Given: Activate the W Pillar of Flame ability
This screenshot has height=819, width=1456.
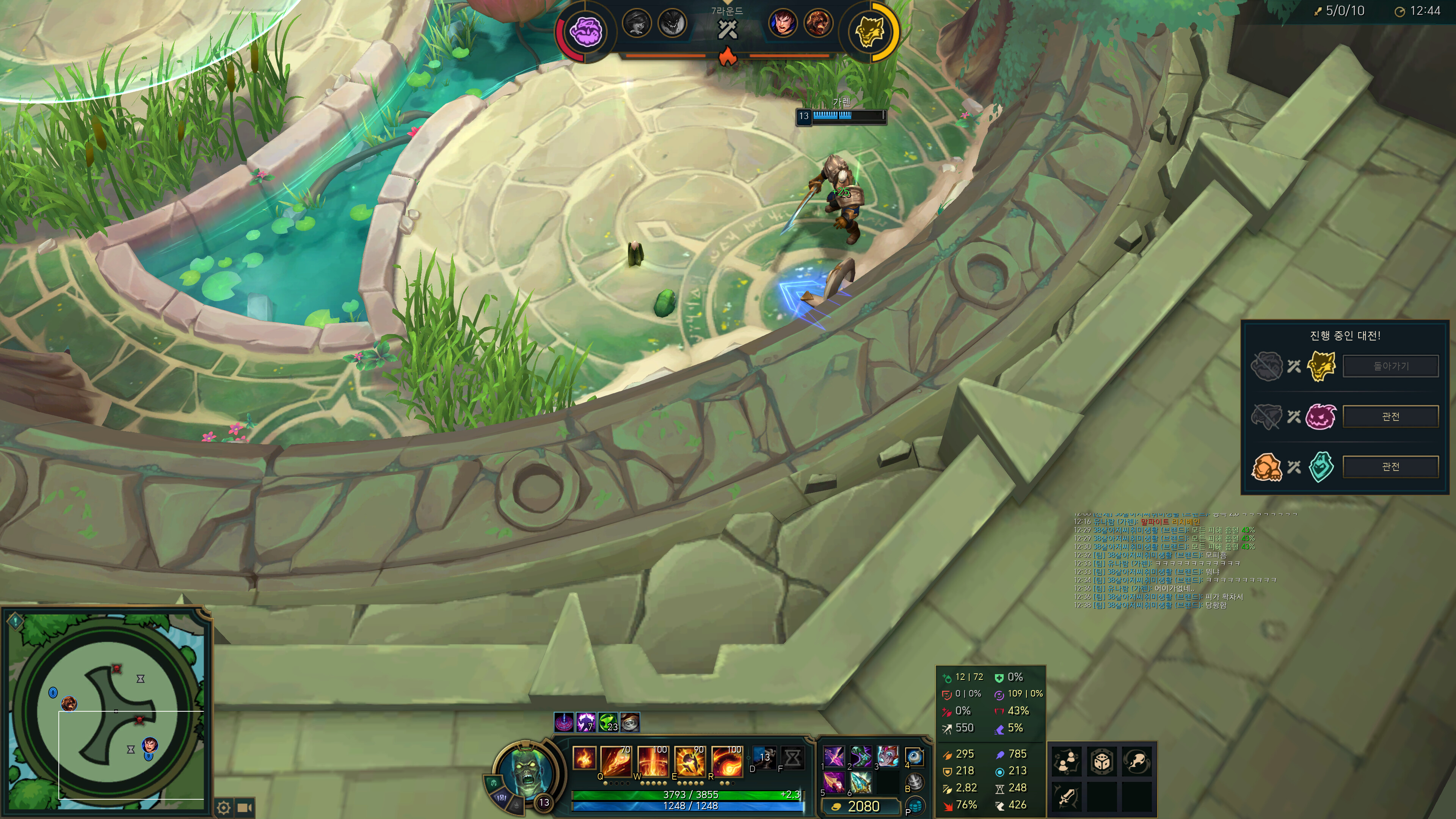Looking at the screenshot, I should pos(652,760).
